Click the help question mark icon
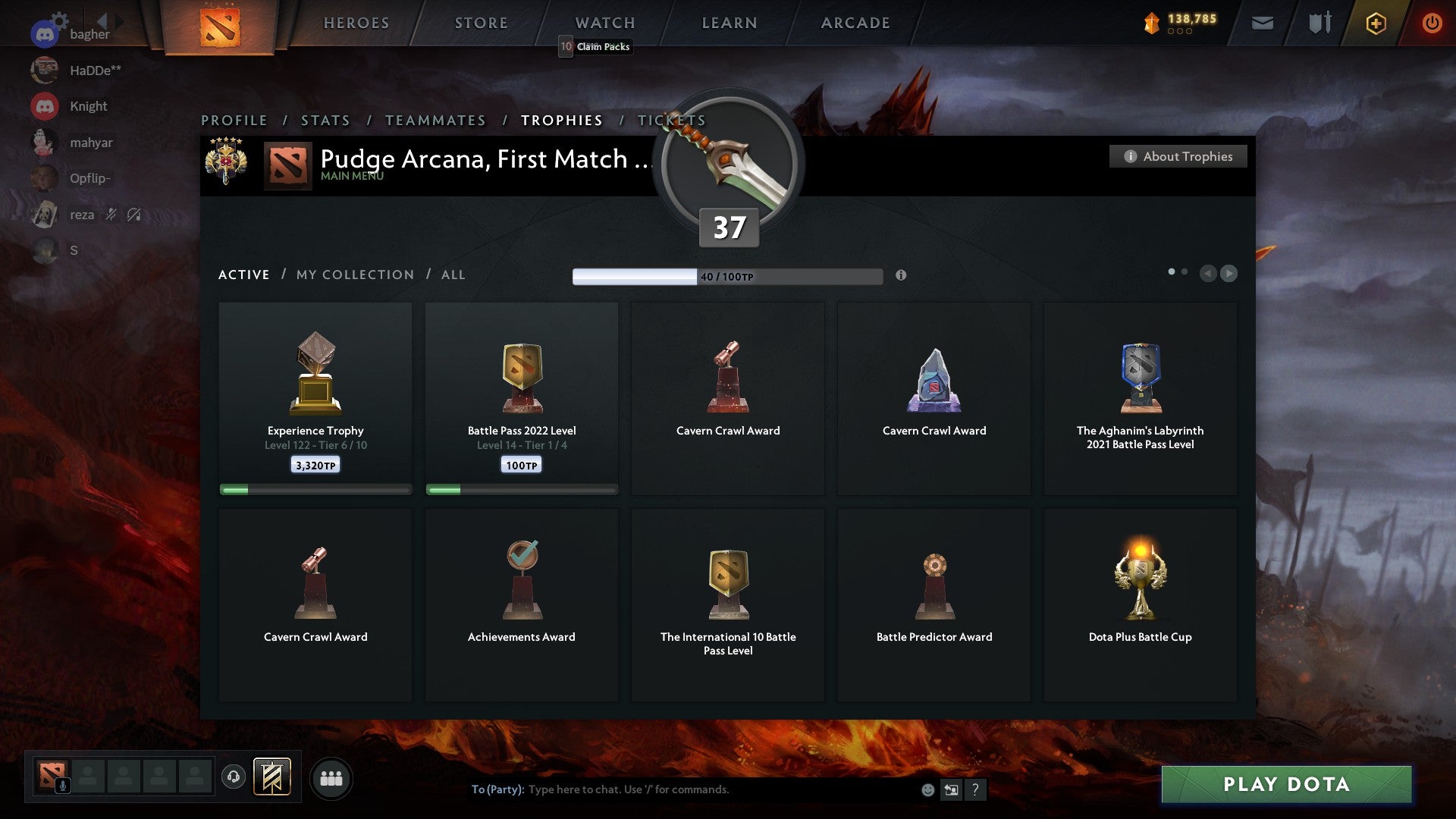 coord(976,789)
